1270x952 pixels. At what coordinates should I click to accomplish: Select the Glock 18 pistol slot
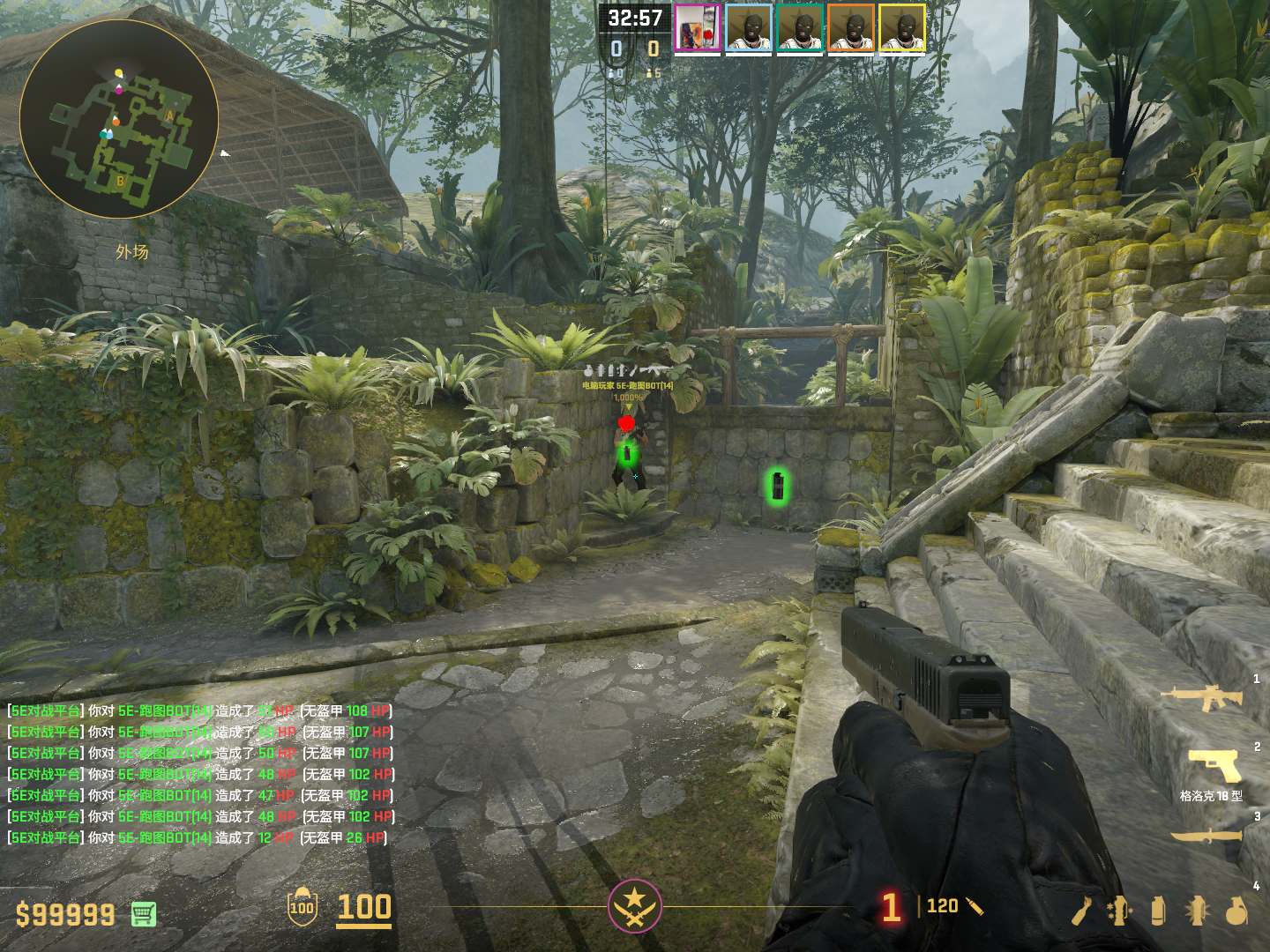(x=1214, y=764)
